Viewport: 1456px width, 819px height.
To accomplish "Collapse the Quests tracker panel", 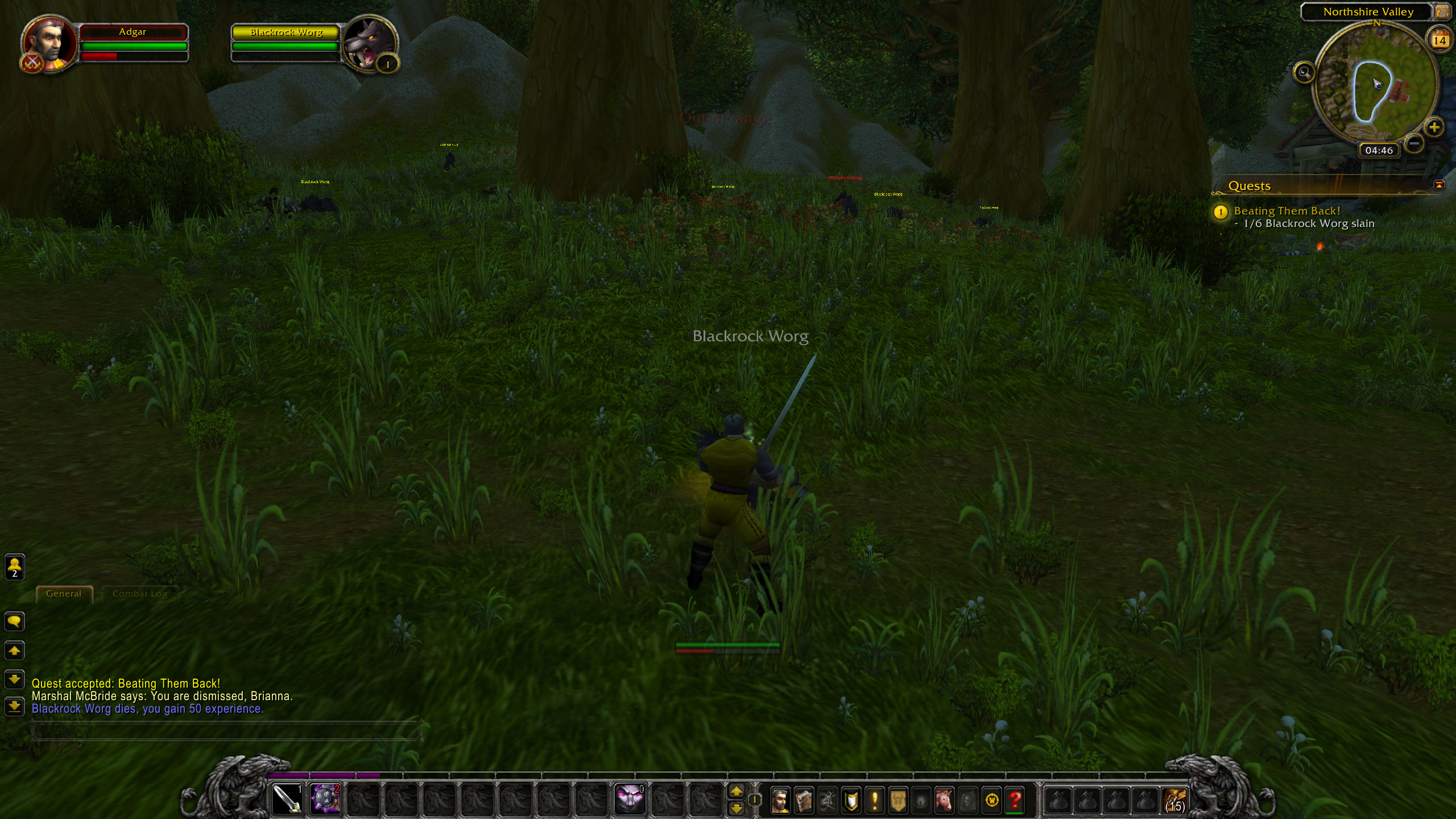I will point(1439,185).
